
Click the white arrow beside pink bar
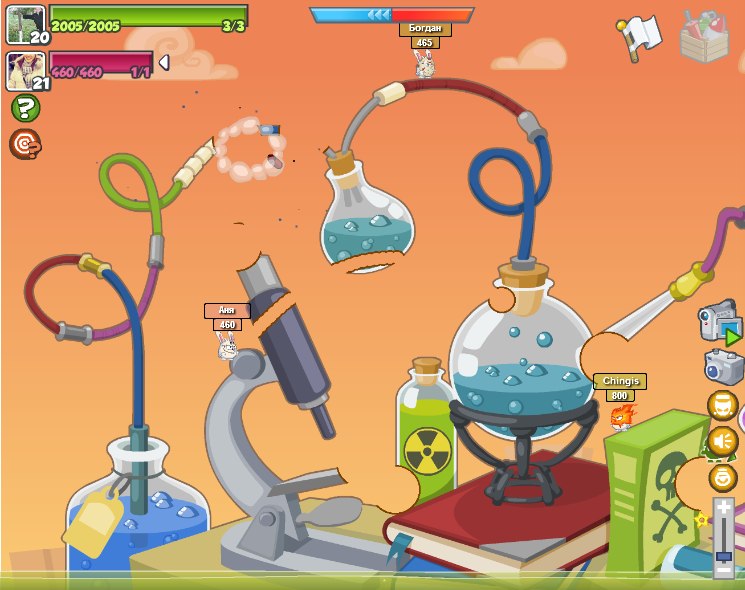coord(163,63)
